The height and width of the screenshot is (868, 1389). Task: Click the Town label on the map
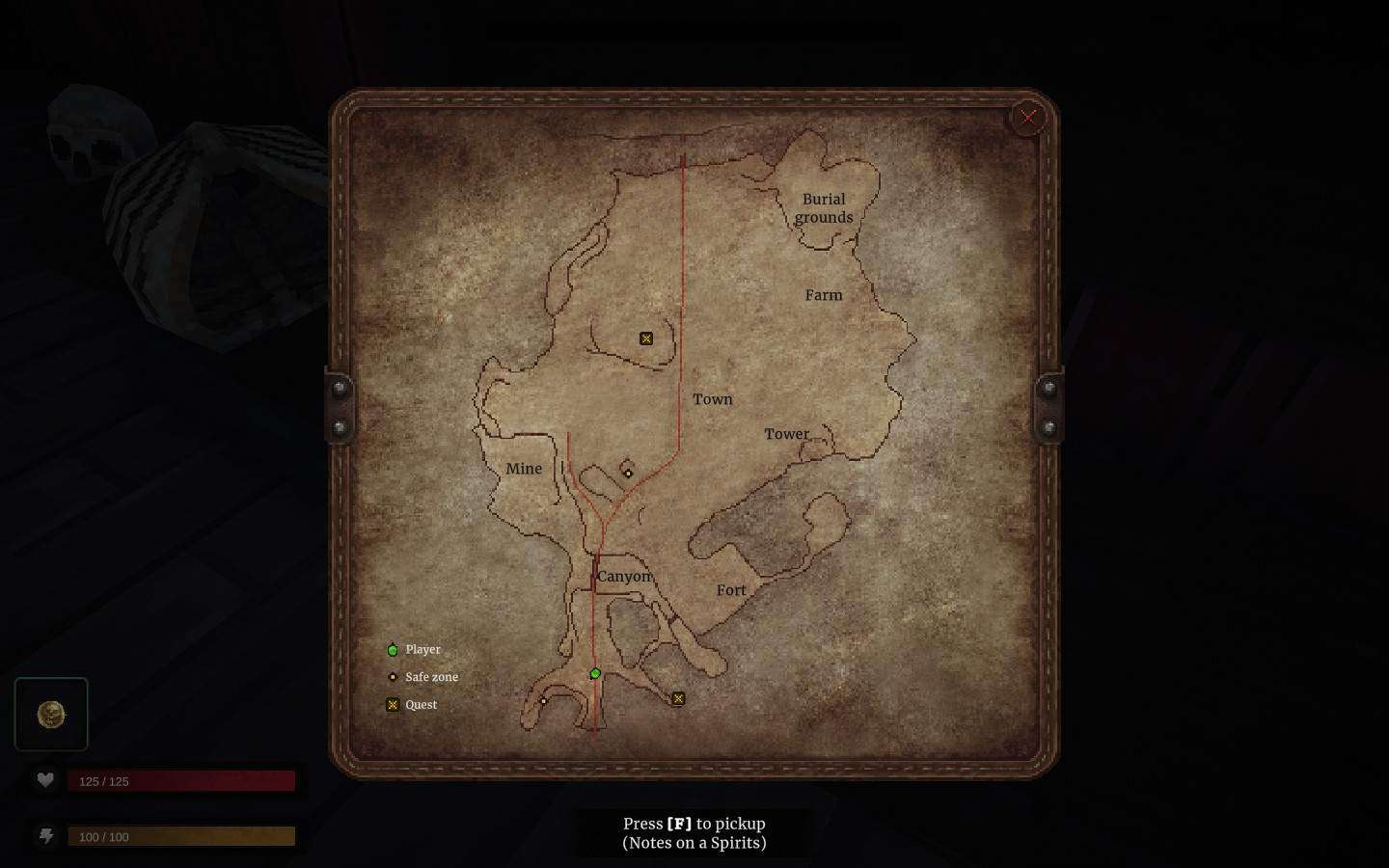point(713,399)
